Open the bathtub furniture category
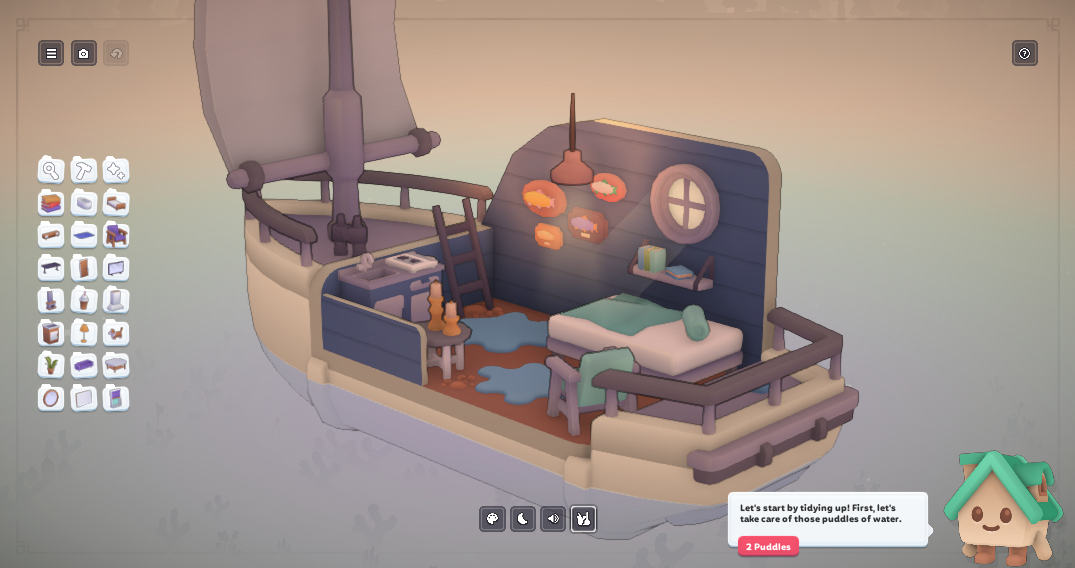Image resolution: width=1075 pixels, height=568 pixels. (84, 203)
